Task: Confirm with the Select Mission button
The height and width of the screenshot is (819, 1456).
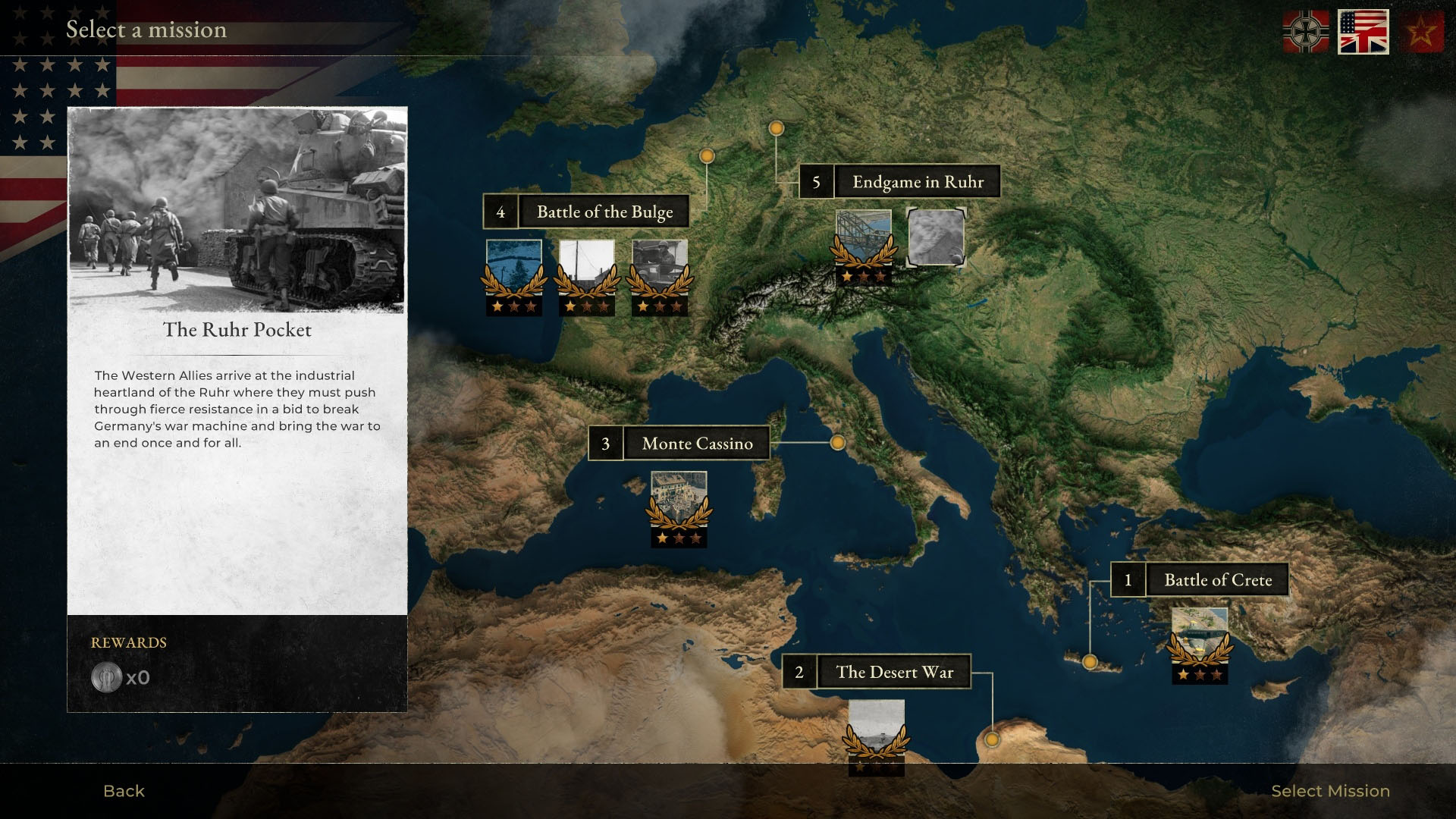Action: pos(1330,791)
